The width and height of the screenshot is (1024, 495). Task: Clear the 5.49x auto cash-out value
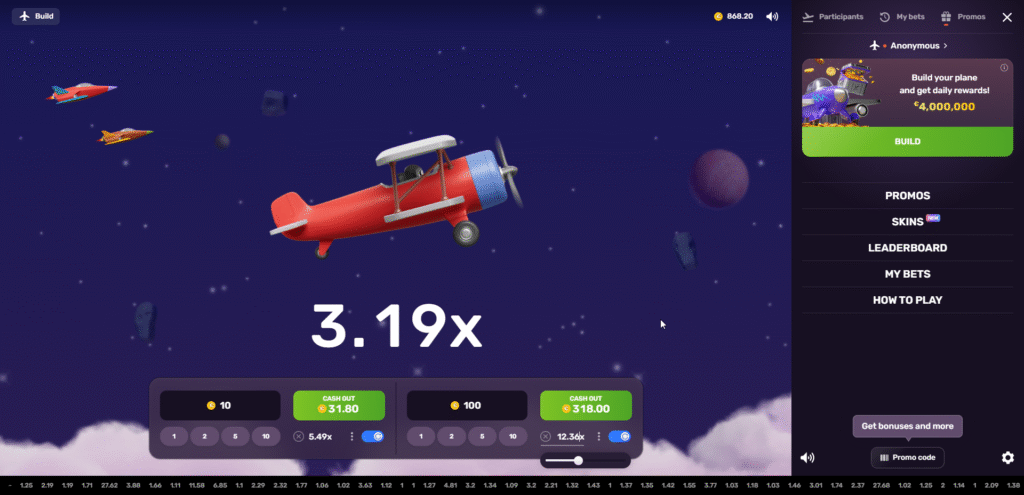(x=298, y=437)
